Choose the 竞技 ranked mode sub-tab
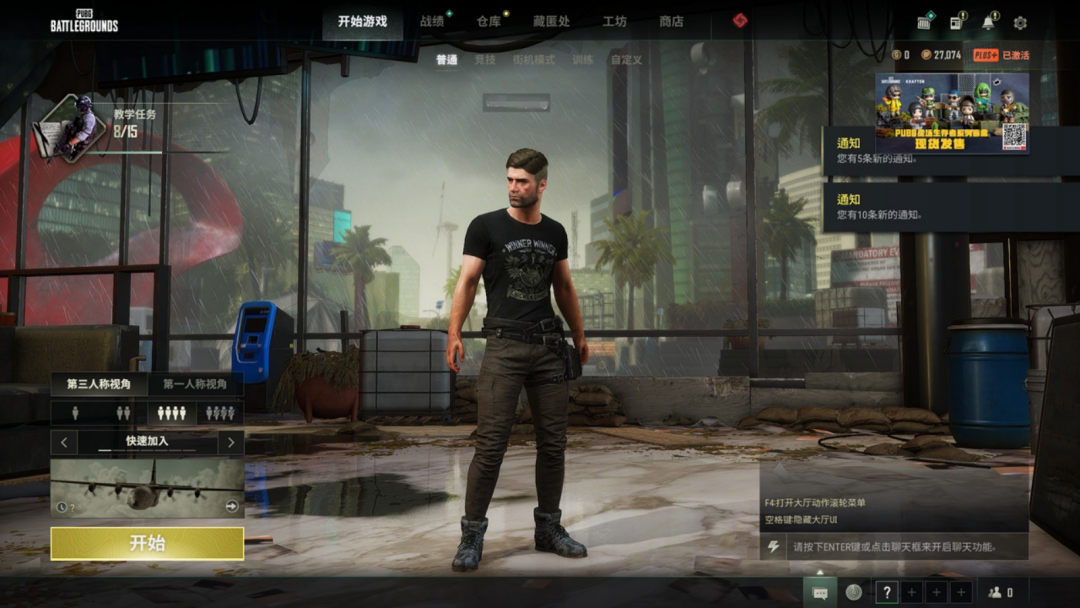The image size is (1080, 608). tap(485, 60)
